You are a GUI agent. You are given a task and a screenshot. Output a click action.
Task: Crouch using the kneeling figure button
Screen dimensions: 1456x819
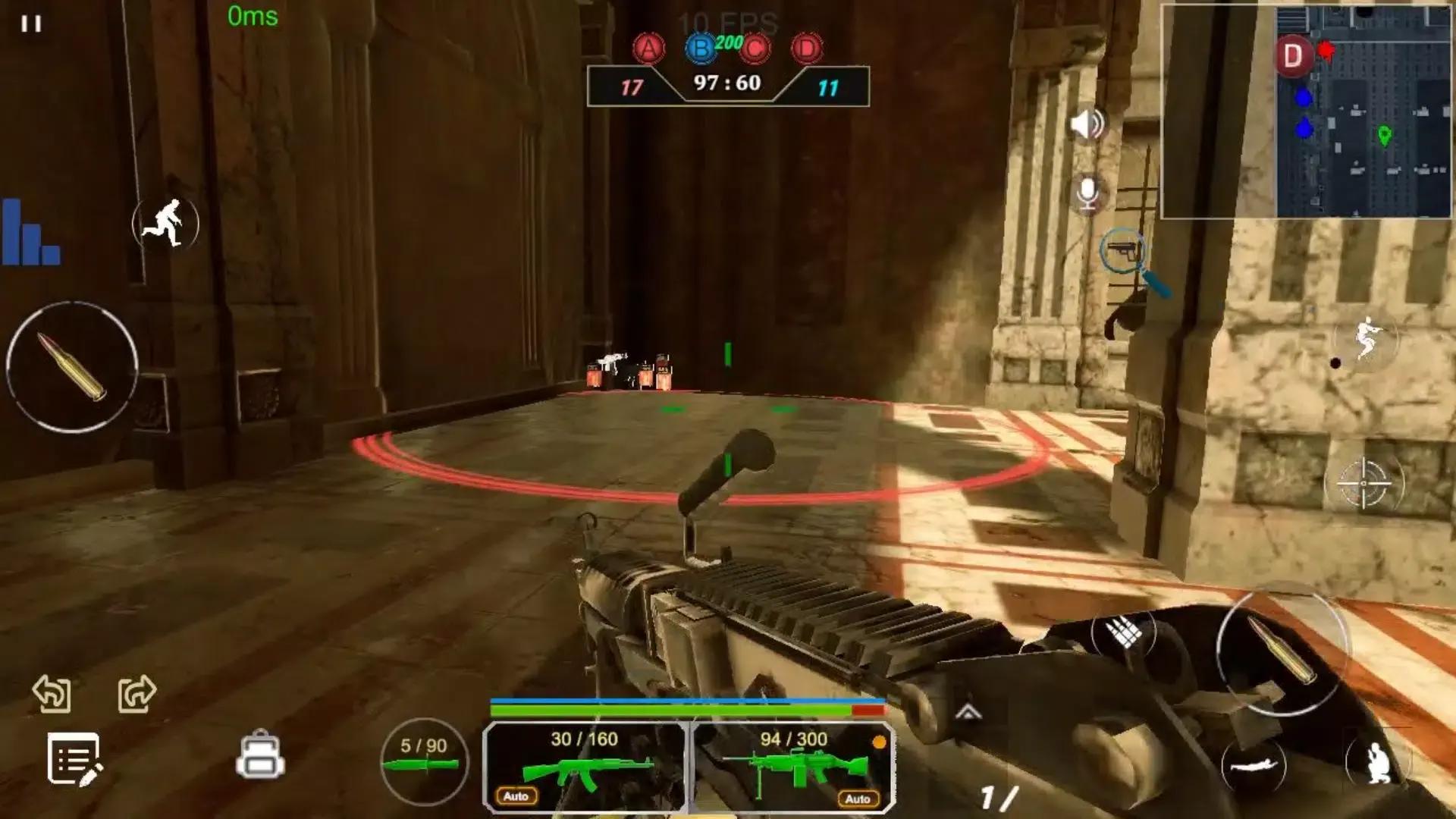1376,762
